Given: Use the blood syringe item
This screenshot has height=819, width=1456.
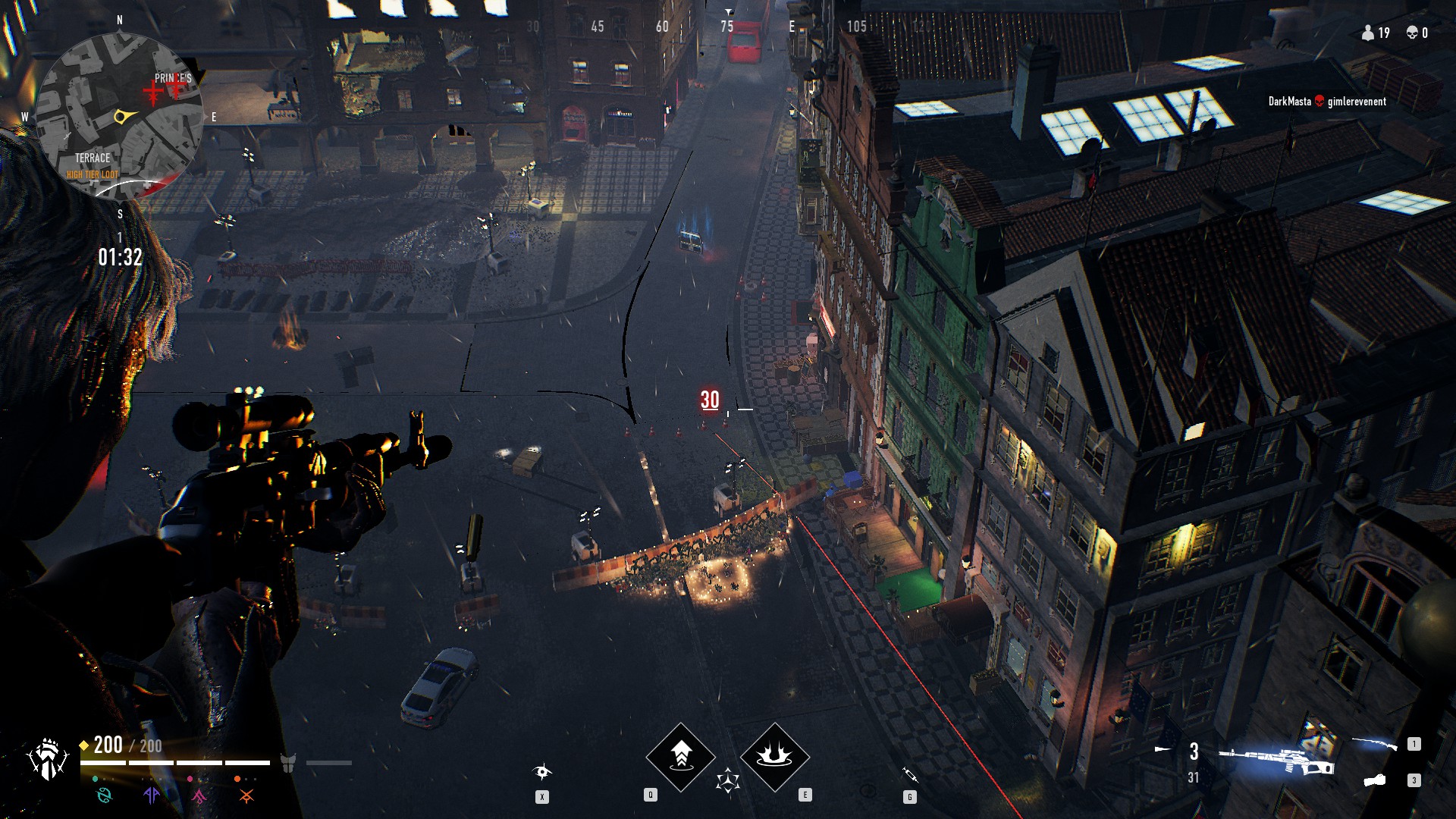Looking at the screenshot, I should coord(910,774).
